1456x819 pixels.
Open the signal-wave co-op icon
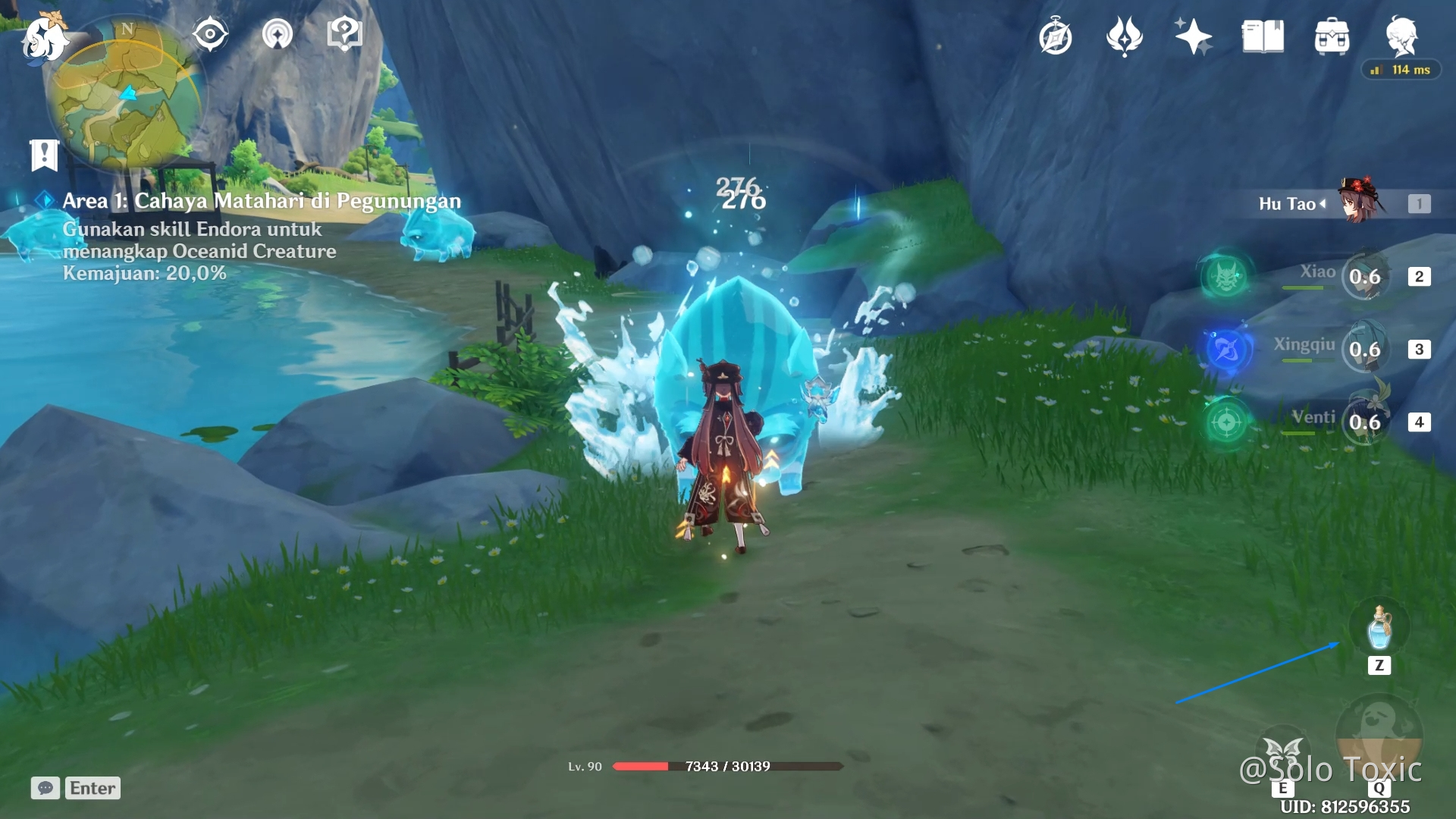[278, 35]
